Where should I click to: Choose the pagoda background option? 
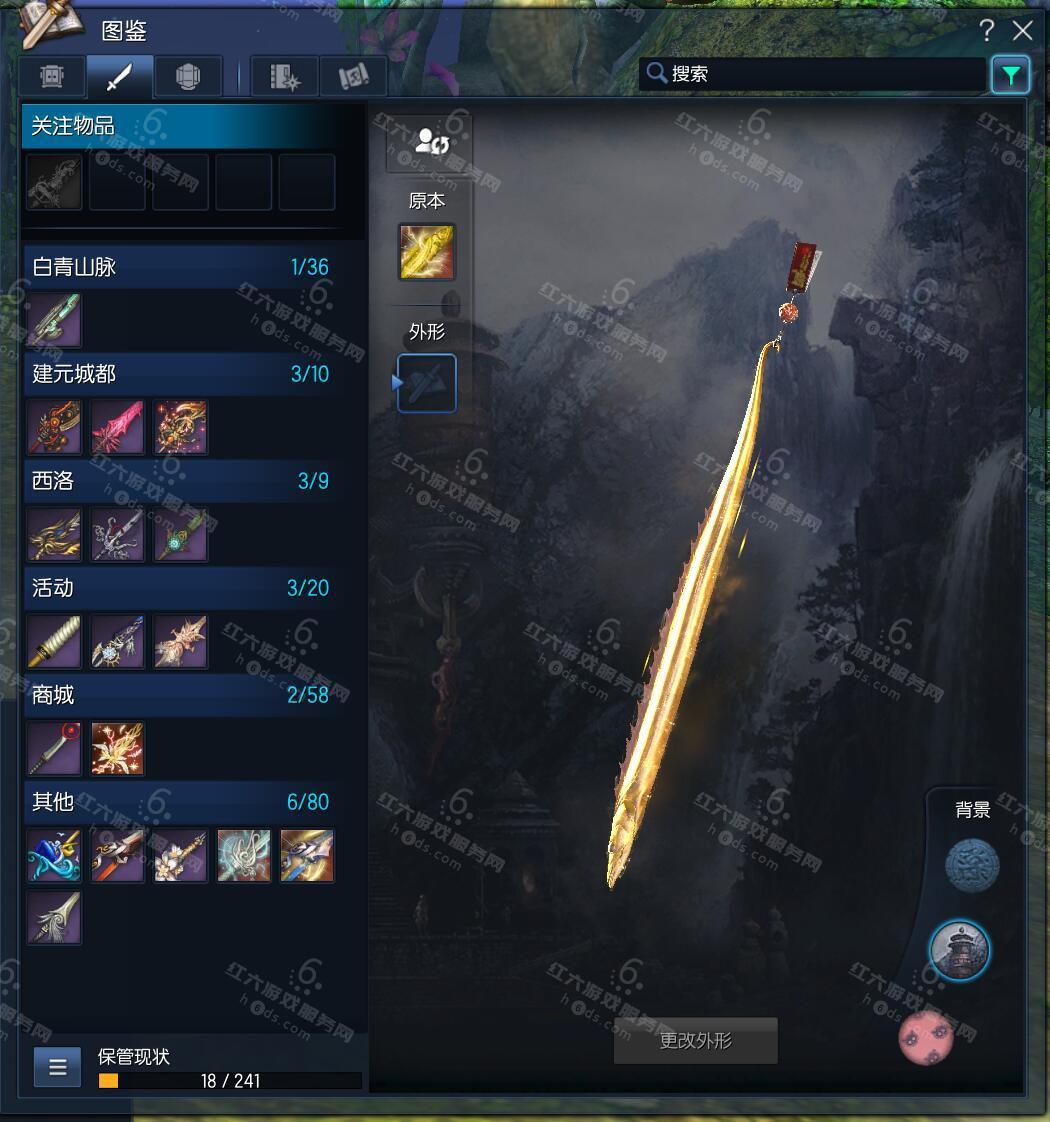[960, 950]
